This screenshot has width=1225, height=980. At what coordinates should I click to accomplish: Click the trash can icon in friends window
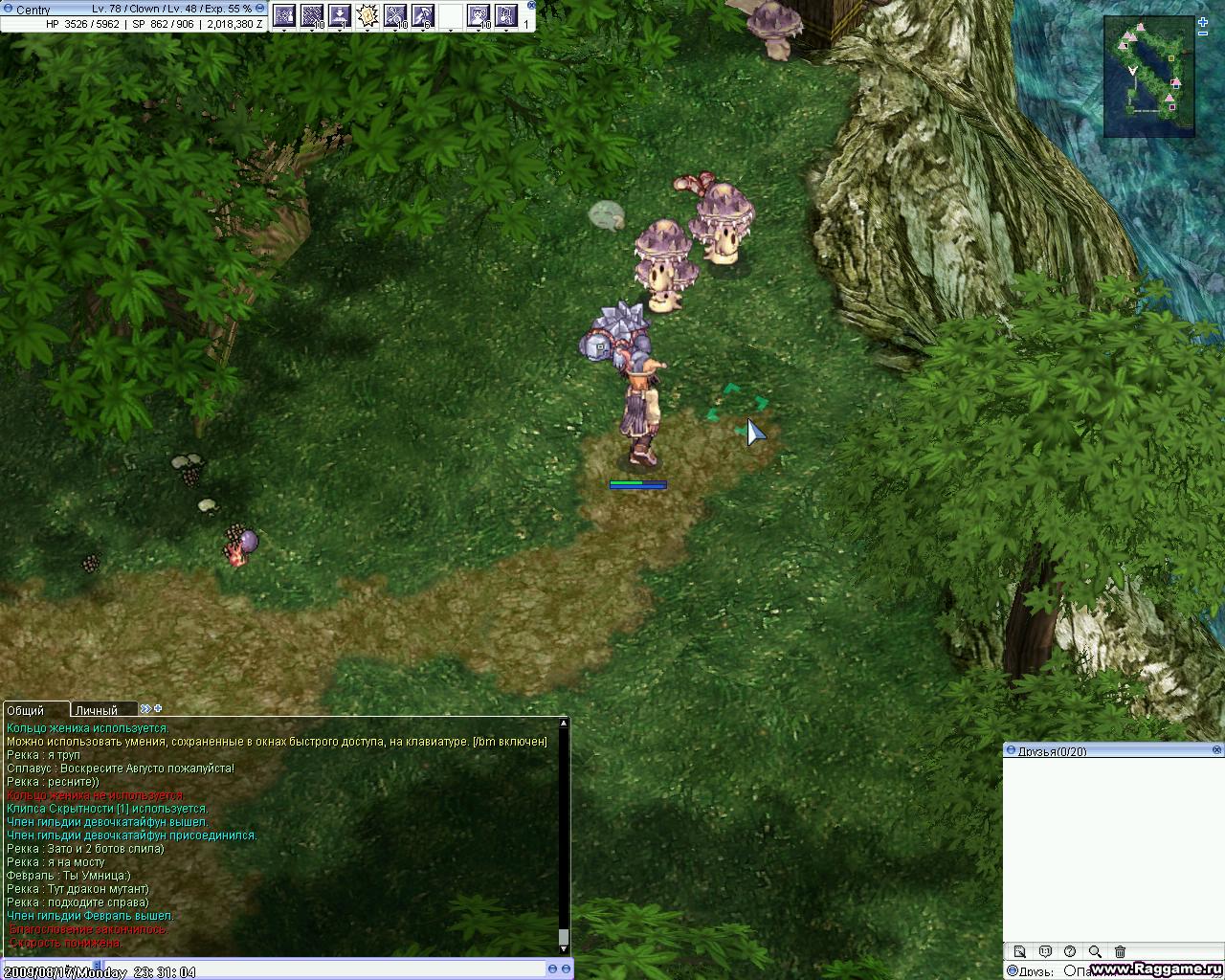(x=1121, y=951)
